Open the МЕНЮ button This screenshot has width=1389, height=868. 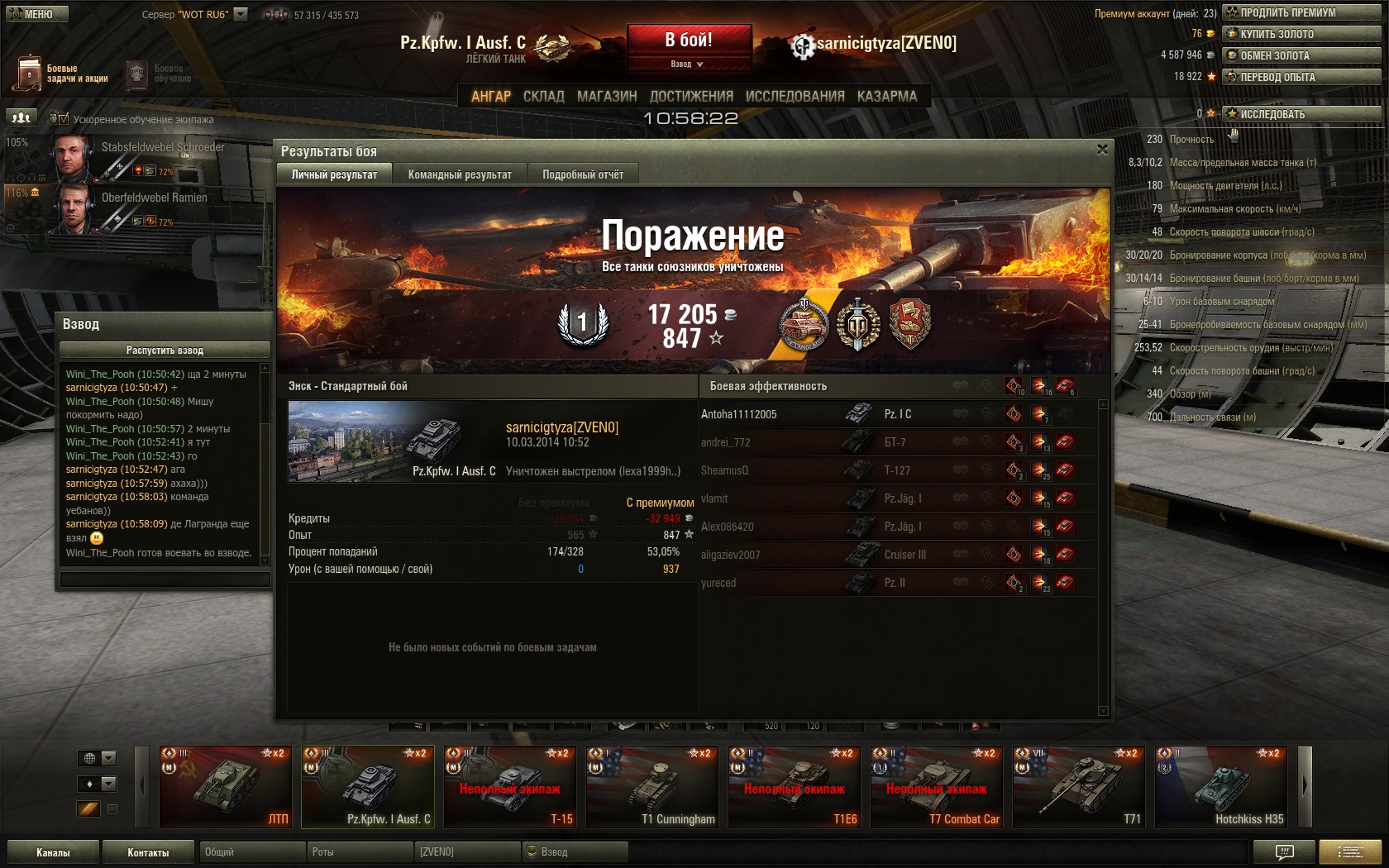pyautogui.click(x=37, y=14)
